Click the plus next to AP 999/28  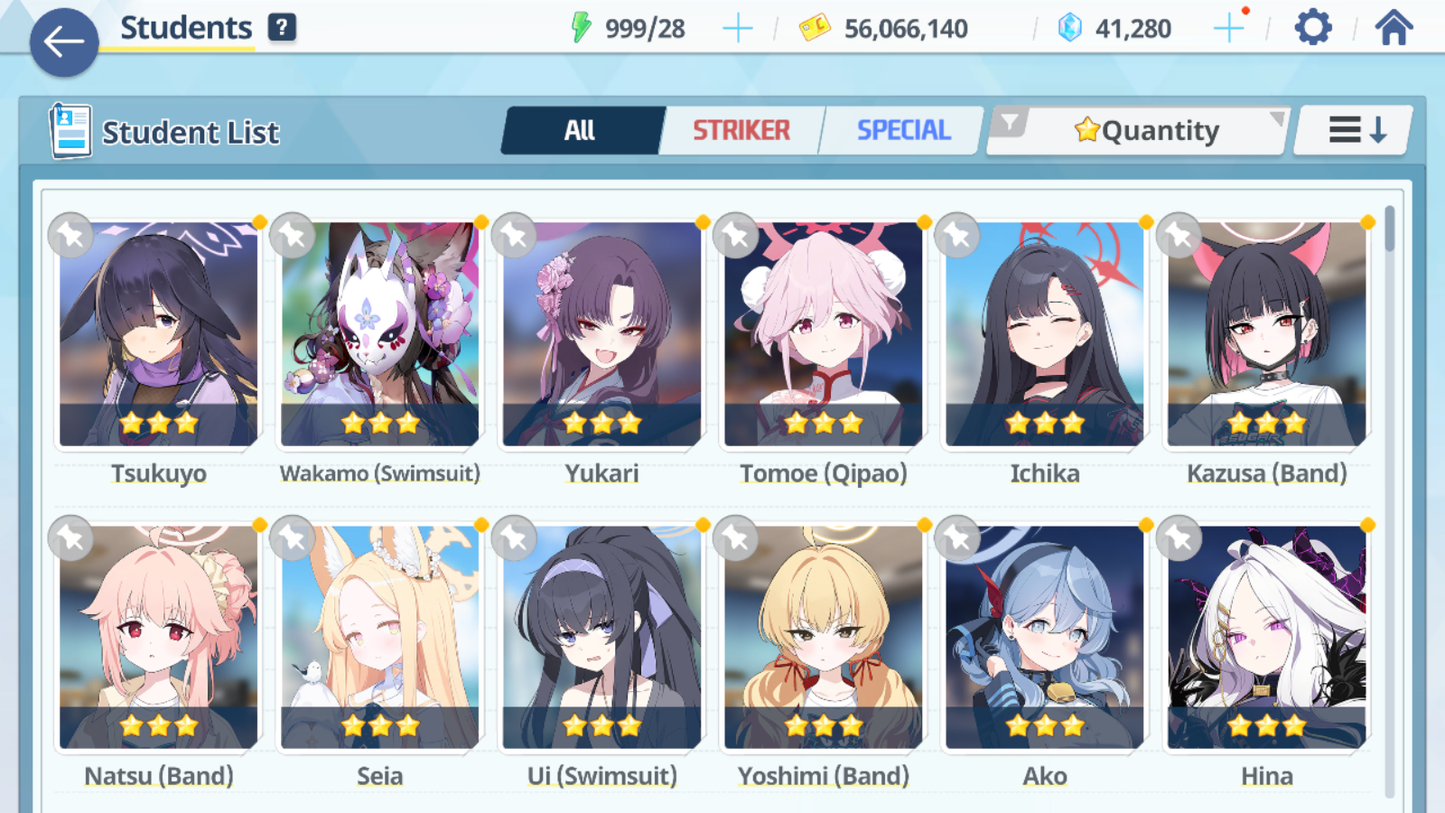click(738, 28)
